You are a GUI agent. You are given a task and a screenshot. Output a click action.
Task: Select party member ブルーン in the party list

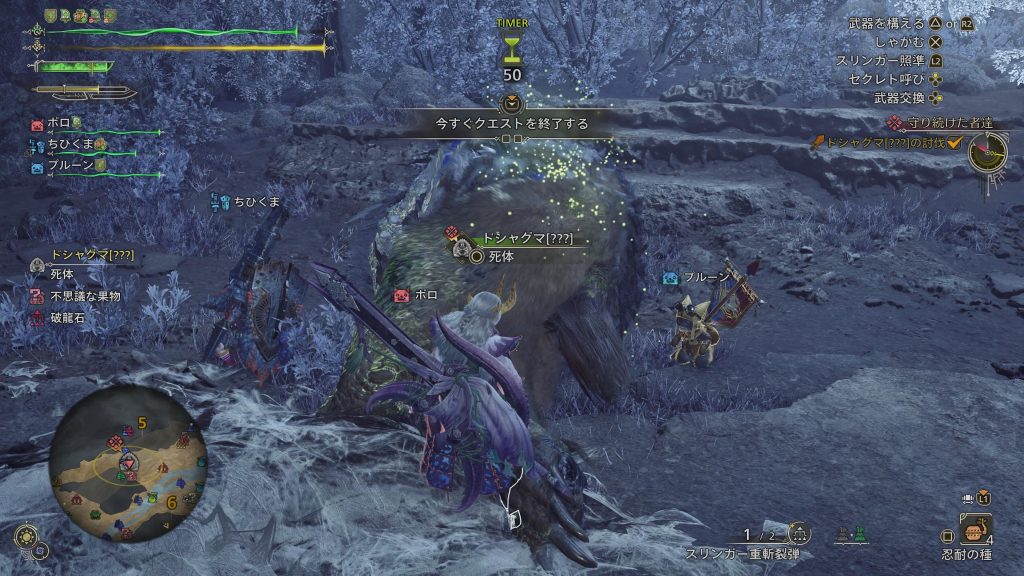(68, 165)
